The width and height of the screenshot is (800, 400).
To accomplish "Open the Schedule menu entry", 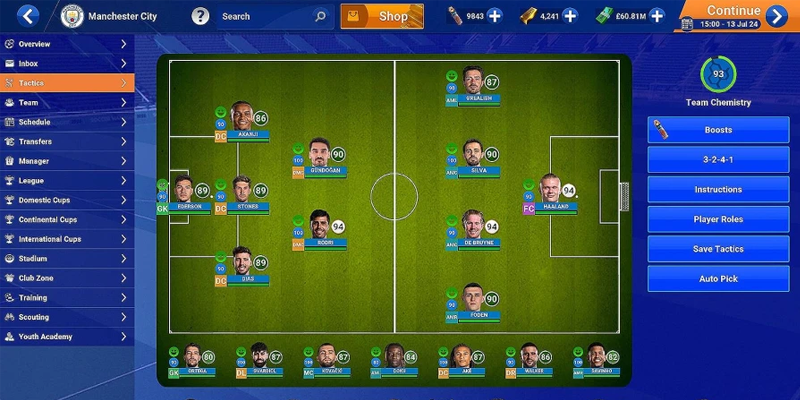I will [x=66, y=122].
